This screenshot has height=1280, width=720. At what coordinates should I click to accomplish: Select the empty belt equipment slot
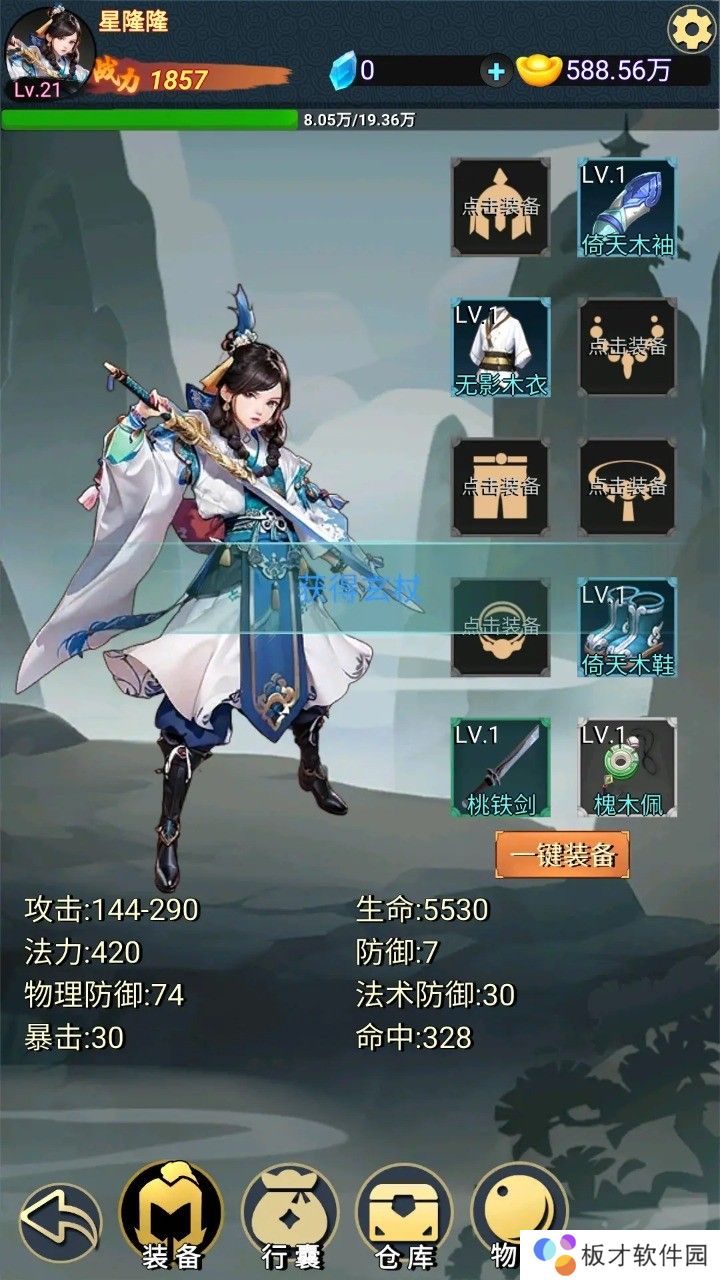[627, 487]
